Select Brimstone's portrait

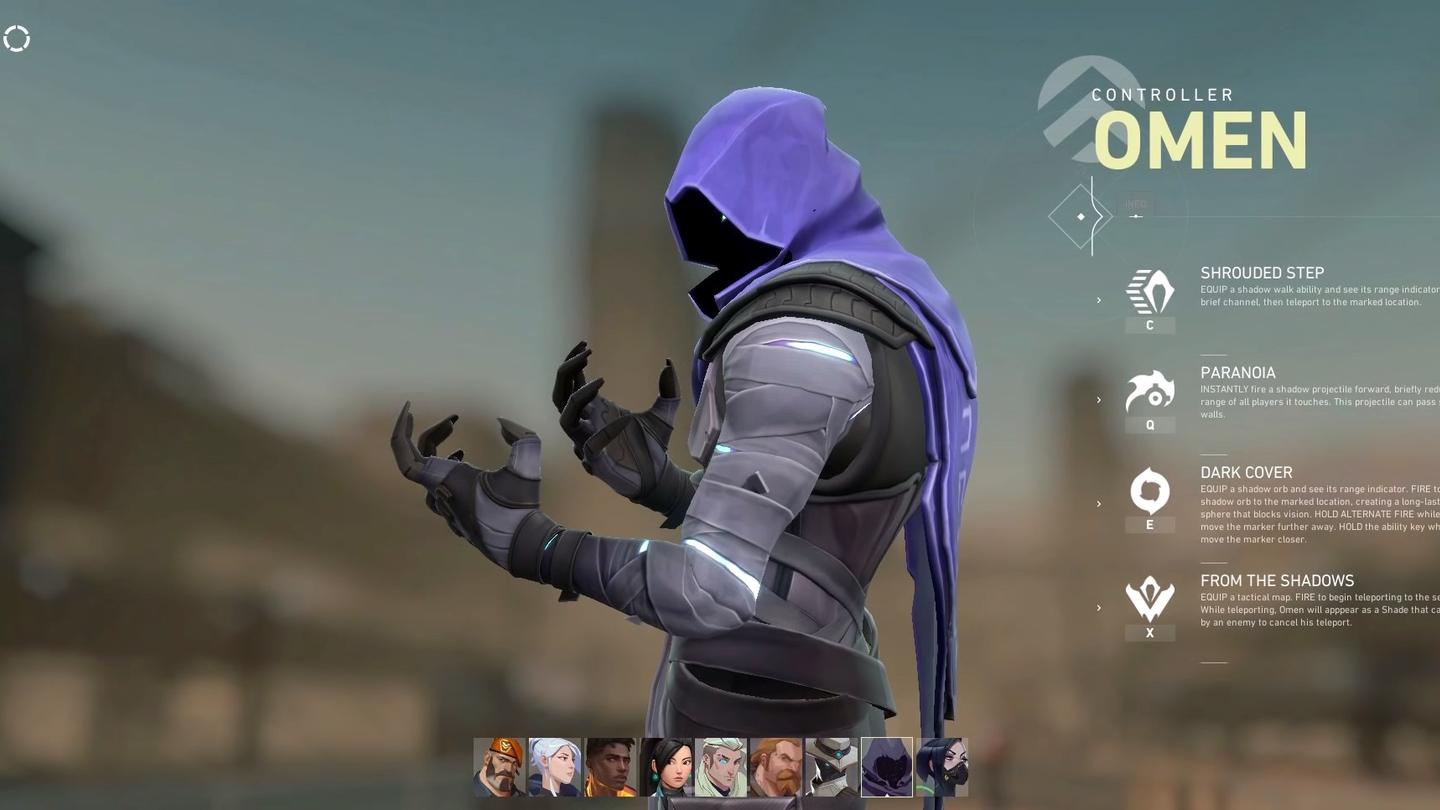500,765
